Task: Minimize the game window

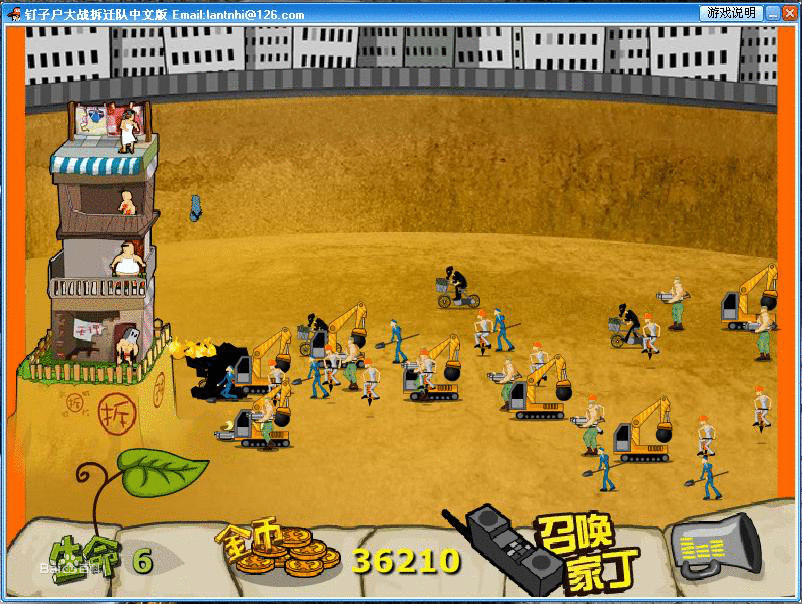Action: 774,13
